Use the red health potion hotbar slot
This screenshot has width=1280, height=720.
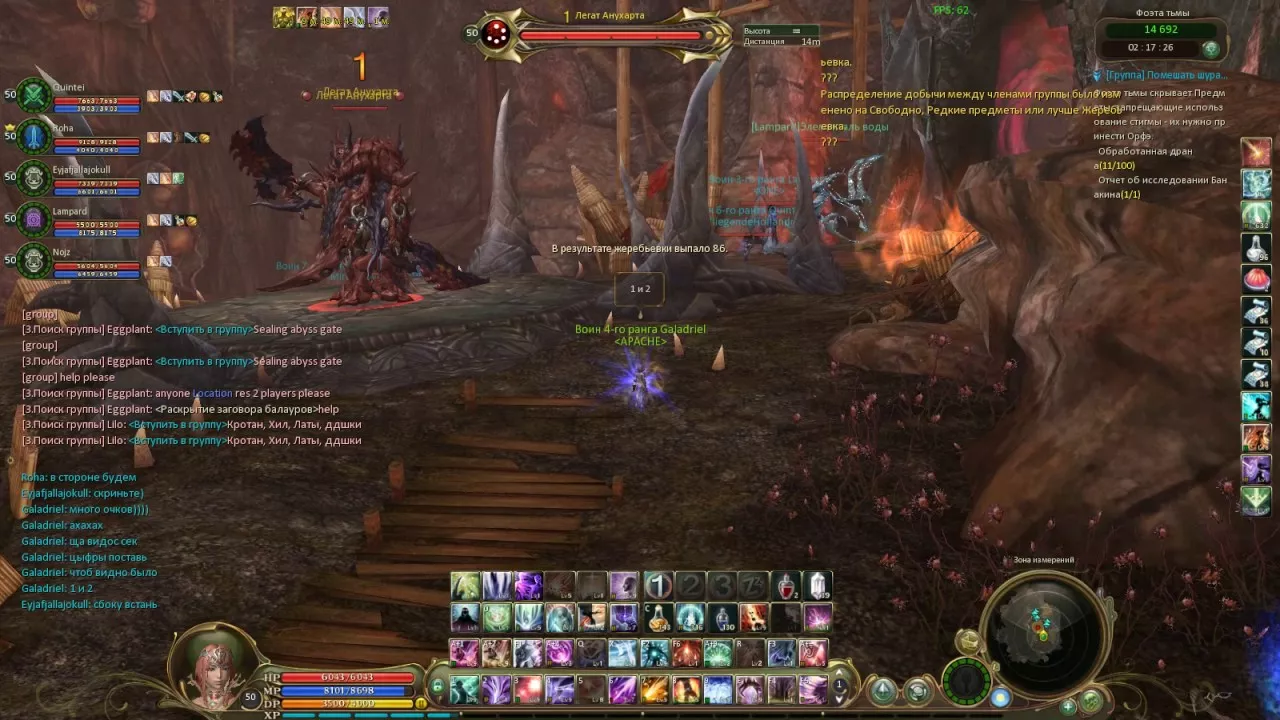787,586
